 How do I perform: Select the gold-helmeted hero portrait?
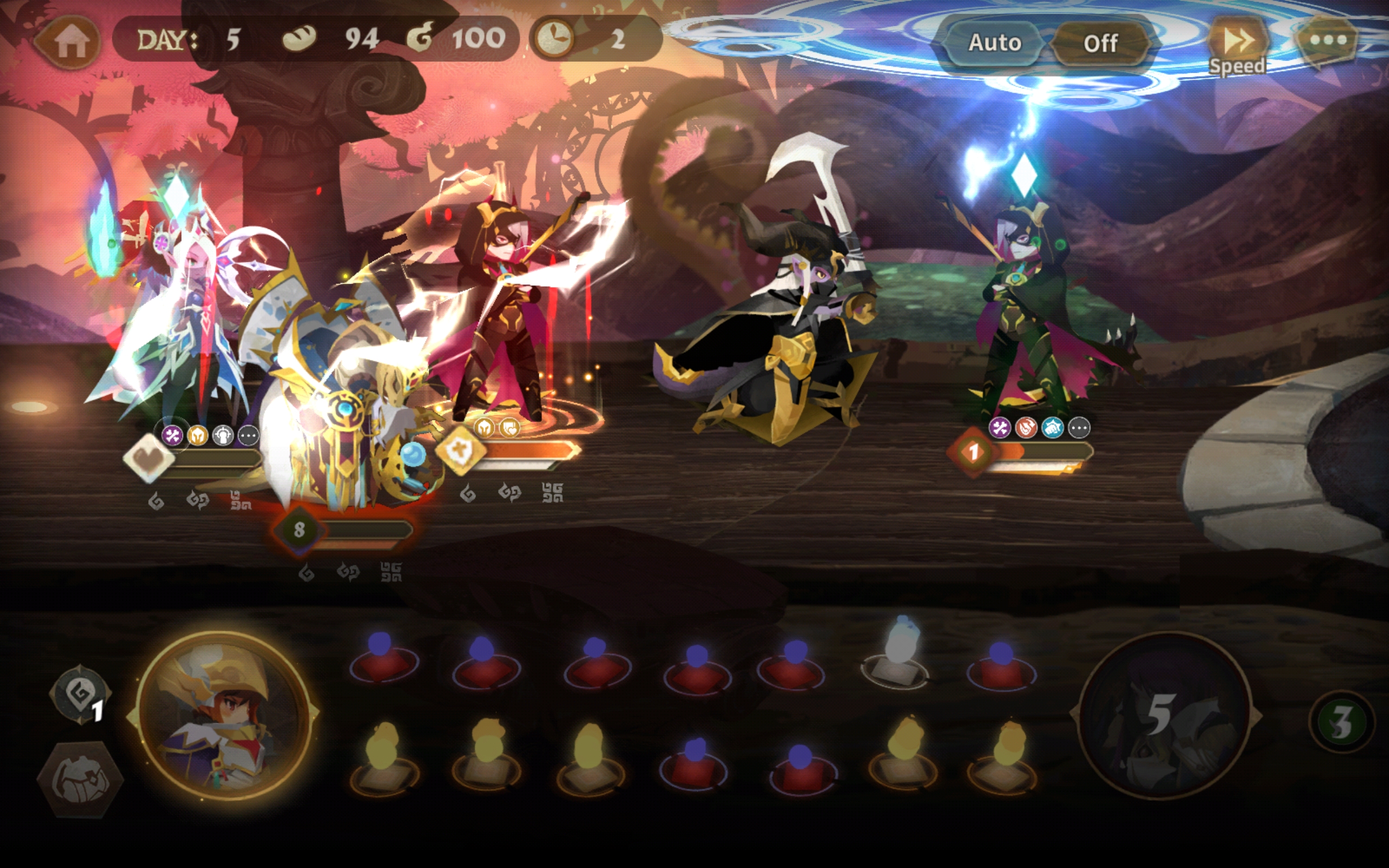(x=224, y=714)
